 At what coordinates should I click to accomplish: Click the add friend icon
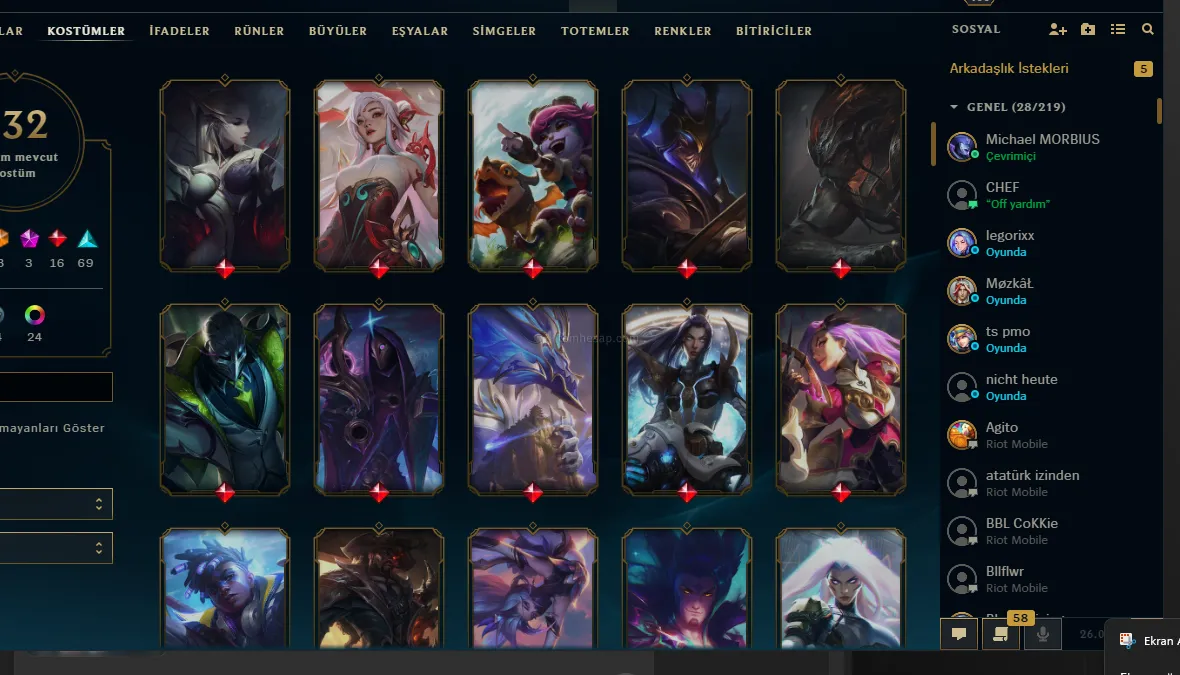(x=1057, y=30)
